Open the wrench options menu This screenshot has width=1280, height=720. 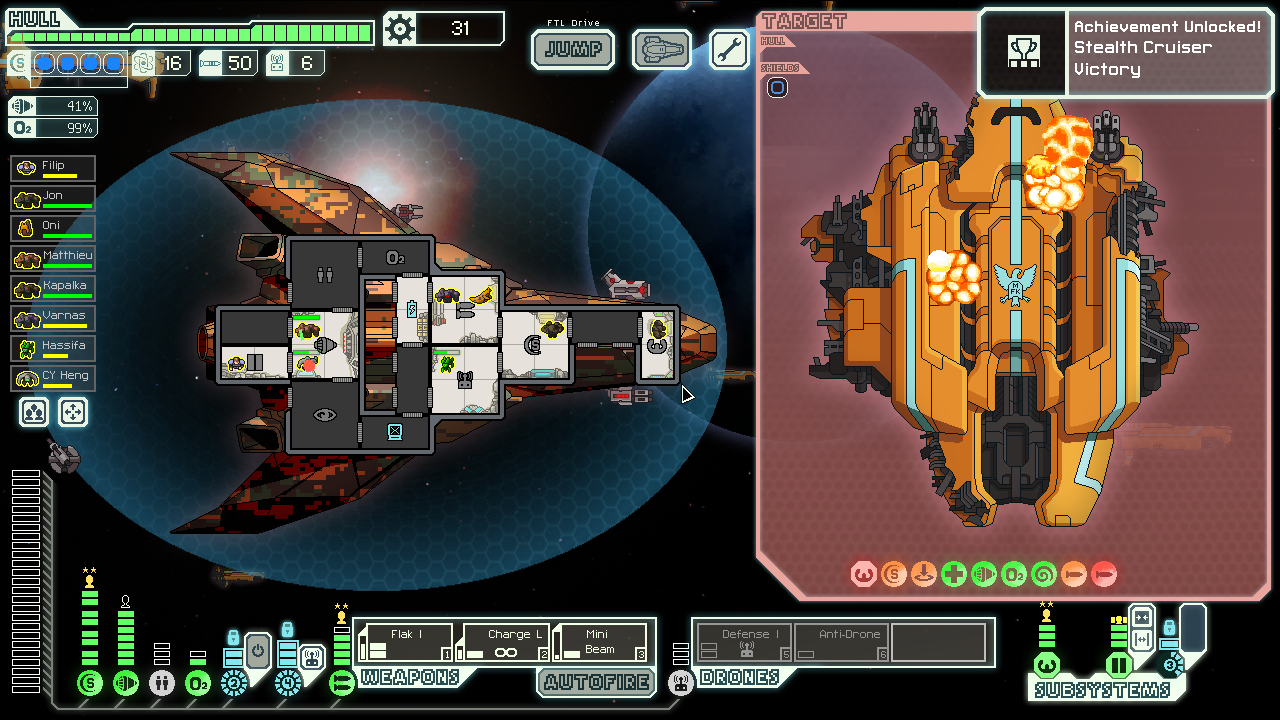pos(729,49)
